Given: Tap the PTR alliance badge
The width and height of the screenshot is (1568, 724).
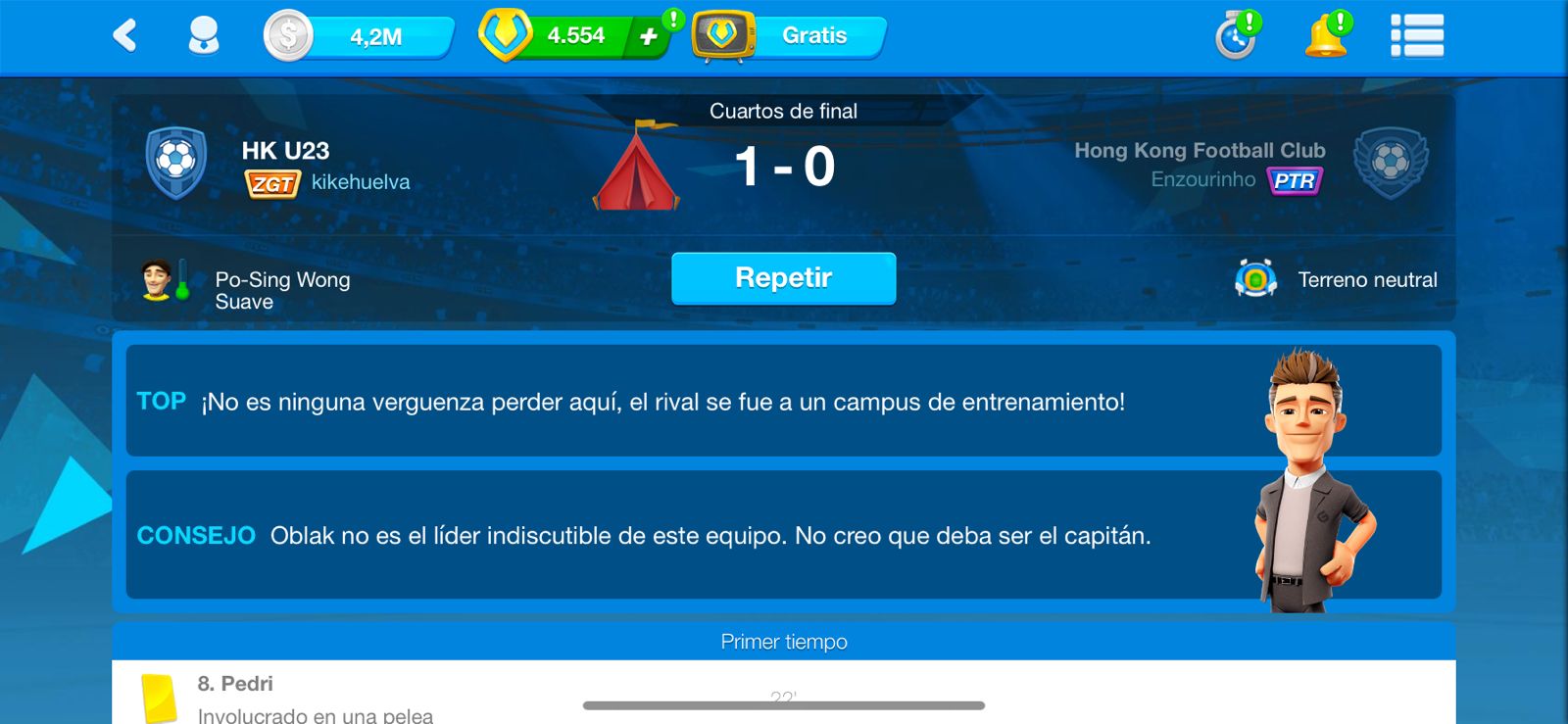Looking at the screenshot, I should [x=1295, y=180].
